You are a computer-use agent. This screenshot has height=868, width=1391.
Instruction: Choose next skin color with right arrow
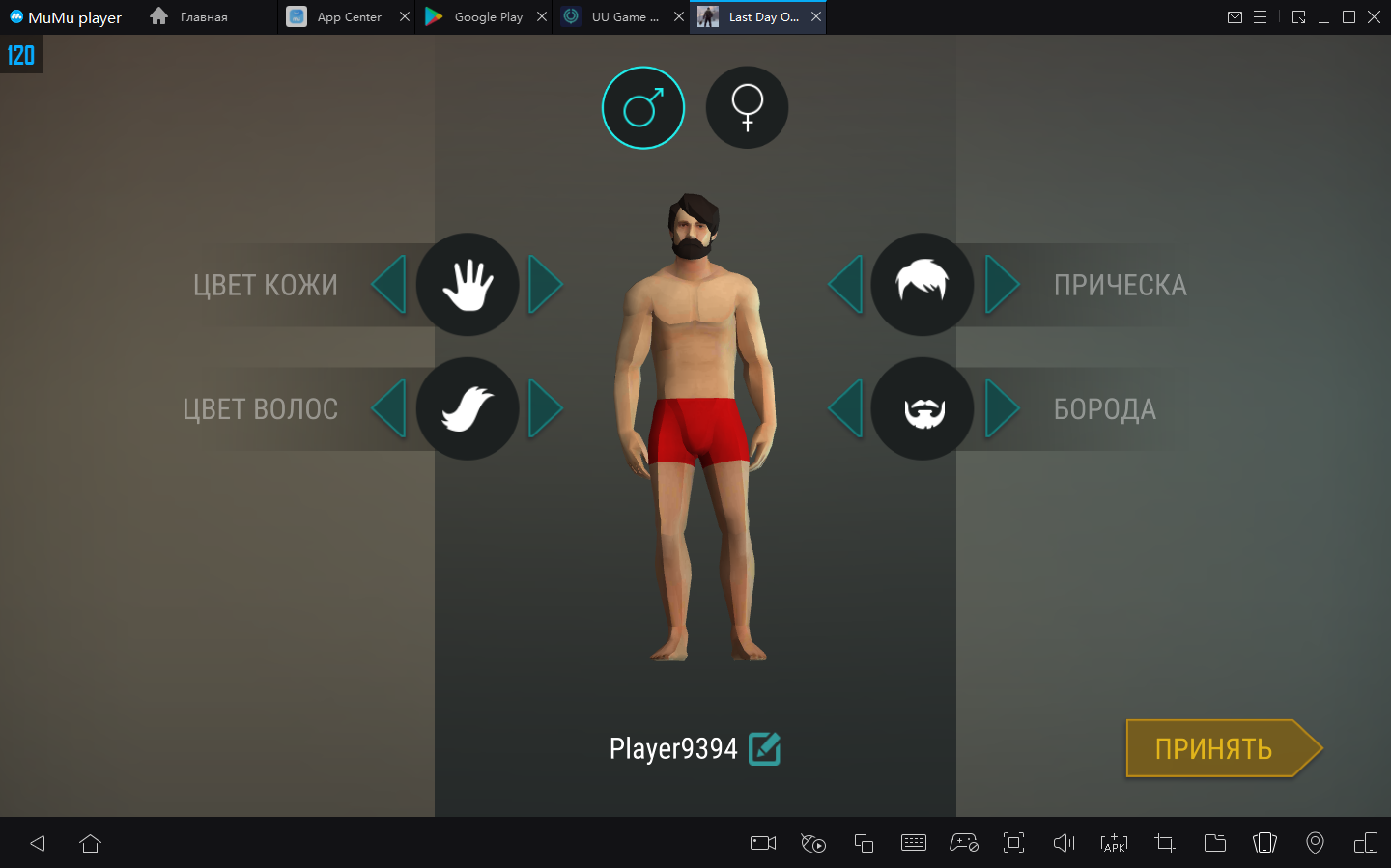coord(545,285)
